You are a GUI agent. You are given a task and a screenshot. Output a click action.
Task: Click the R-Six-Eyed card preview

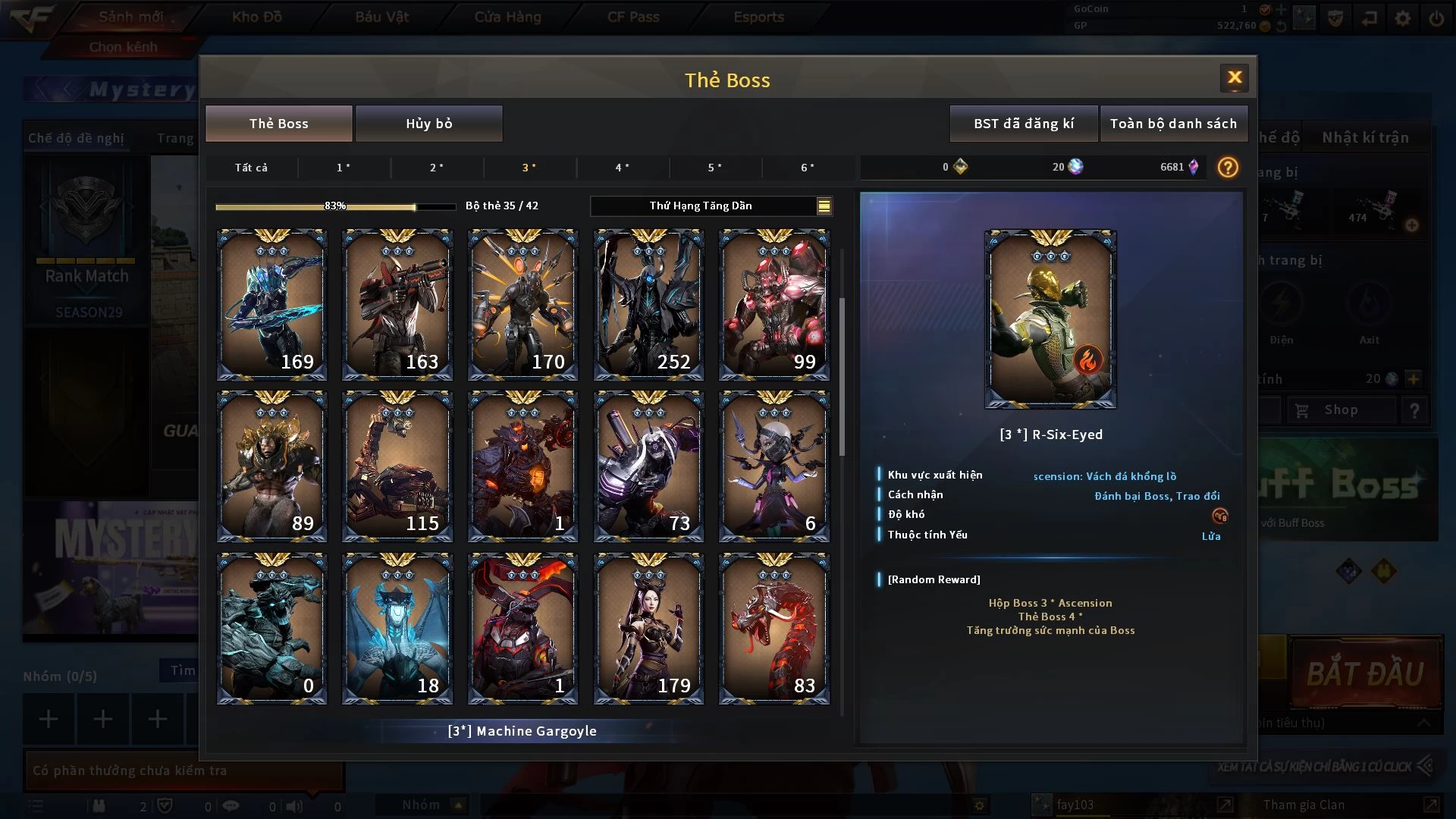[x=1050, y=319]
